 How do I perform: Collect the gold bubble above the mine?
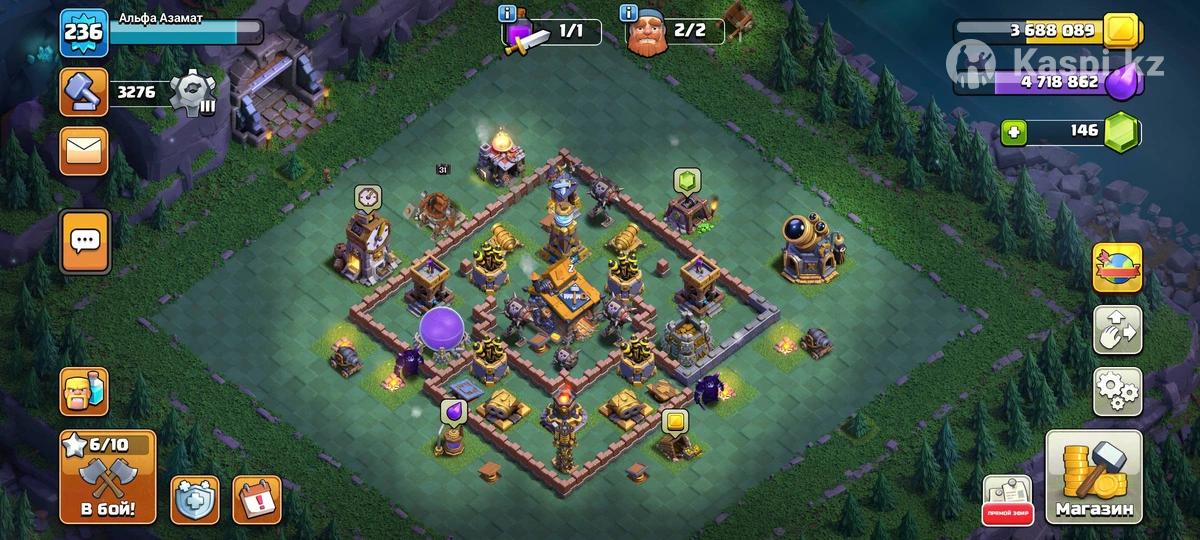click(674, 421)
